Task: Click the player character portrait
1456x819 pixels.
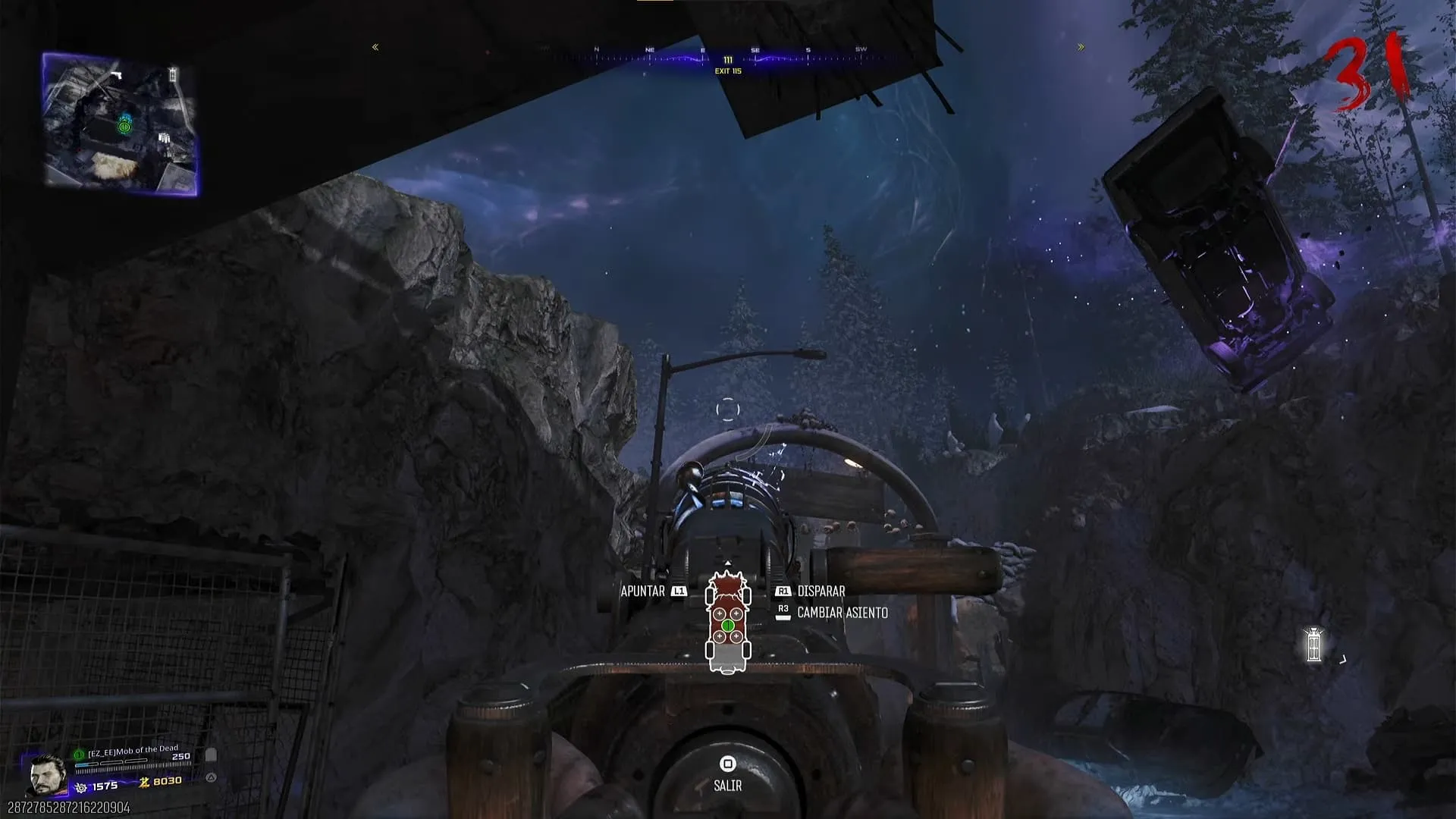Action: (x=47, y=775)
